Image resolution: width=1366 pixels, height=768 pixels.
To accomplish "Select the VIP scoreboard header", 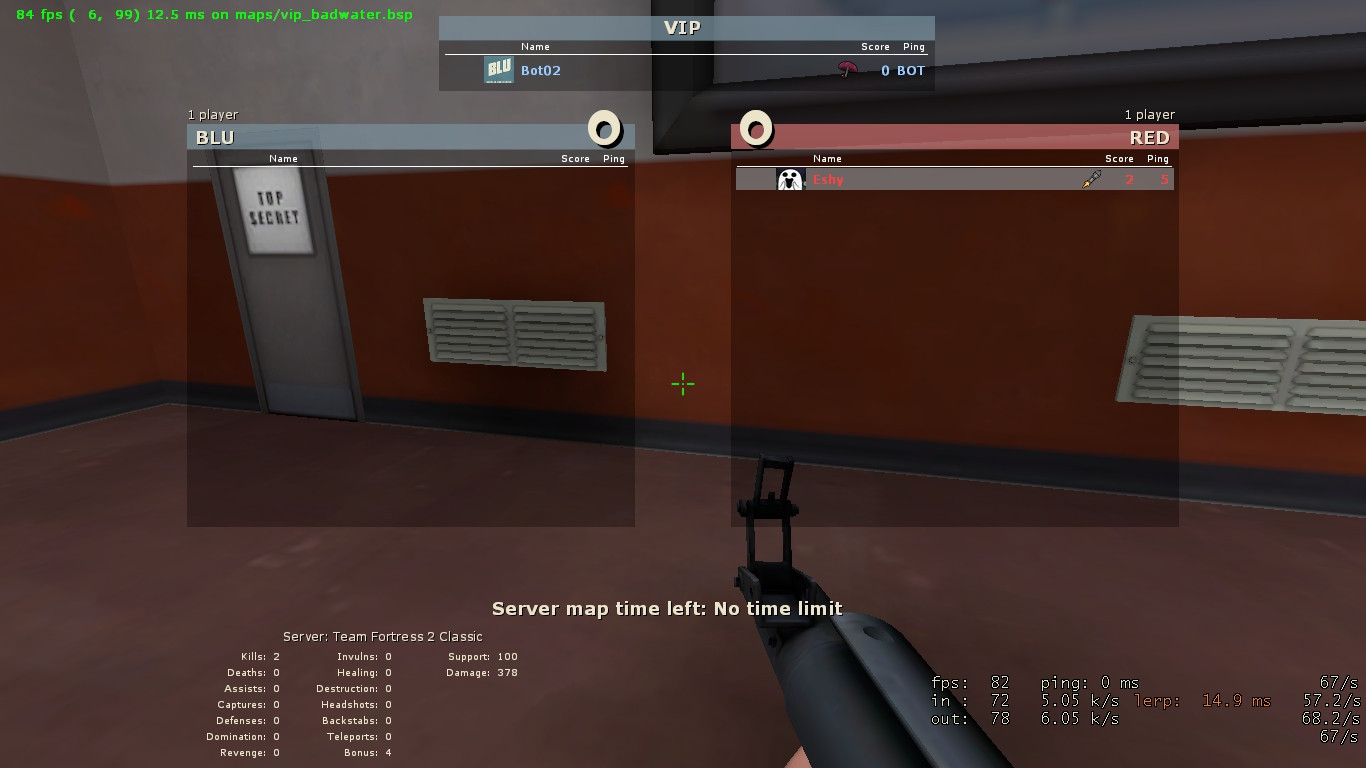I will [x=683, y=28].
